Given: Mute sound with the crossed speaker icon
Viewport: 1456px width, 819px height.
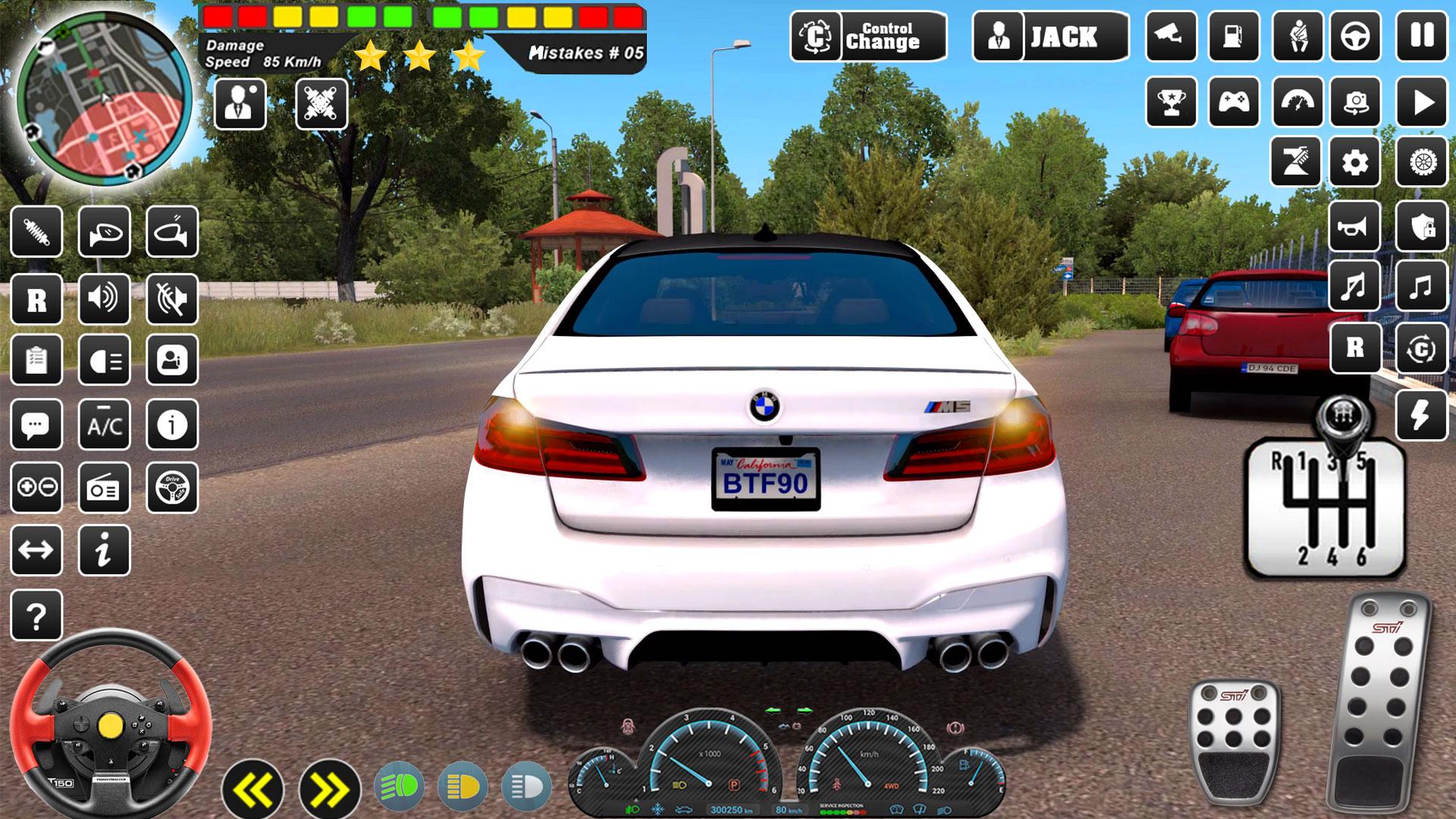Looking at the screenshot, I should (172, 300).
